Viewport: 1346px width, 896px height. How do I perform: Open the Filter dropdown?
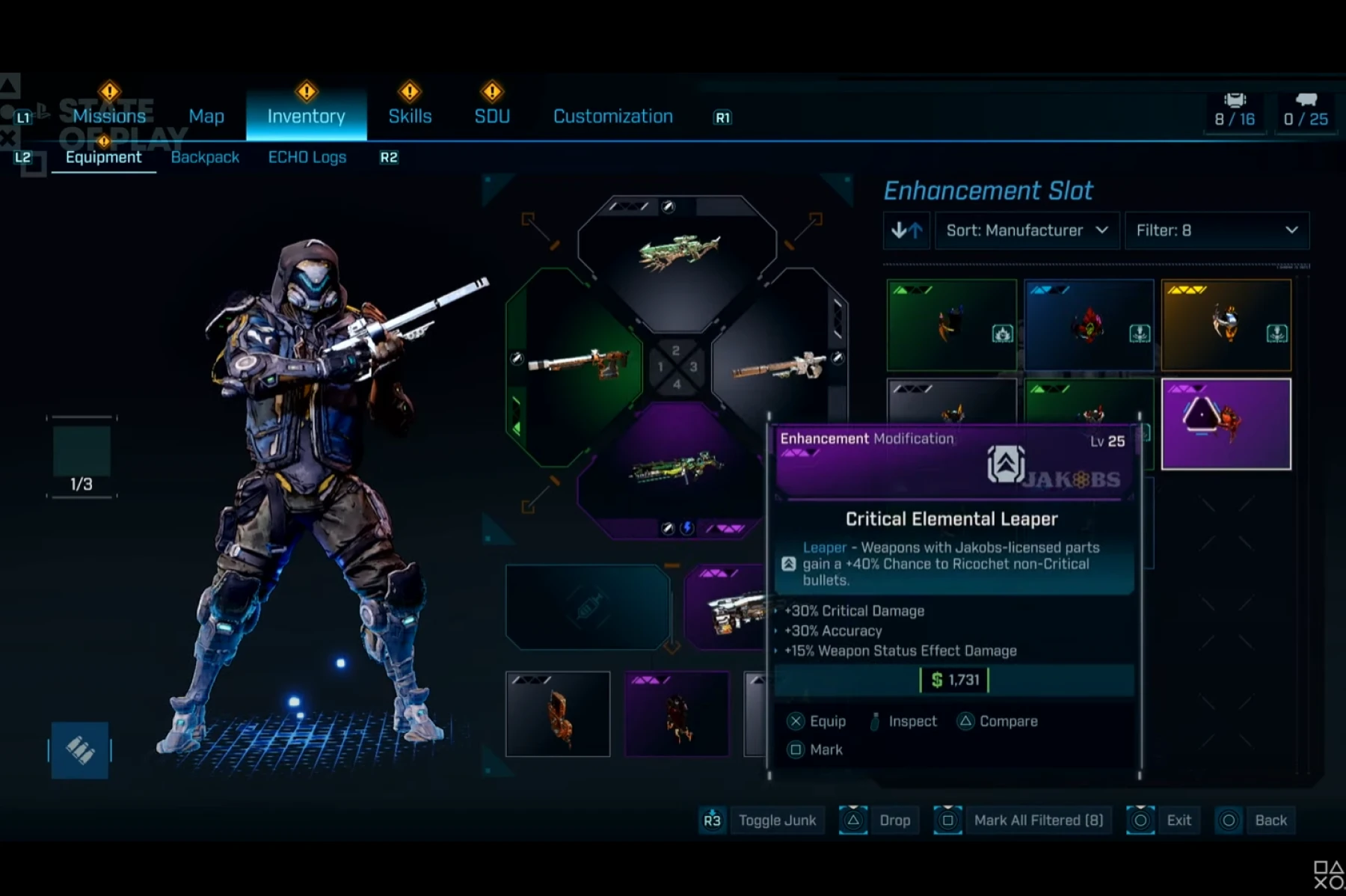(1217, 230)
